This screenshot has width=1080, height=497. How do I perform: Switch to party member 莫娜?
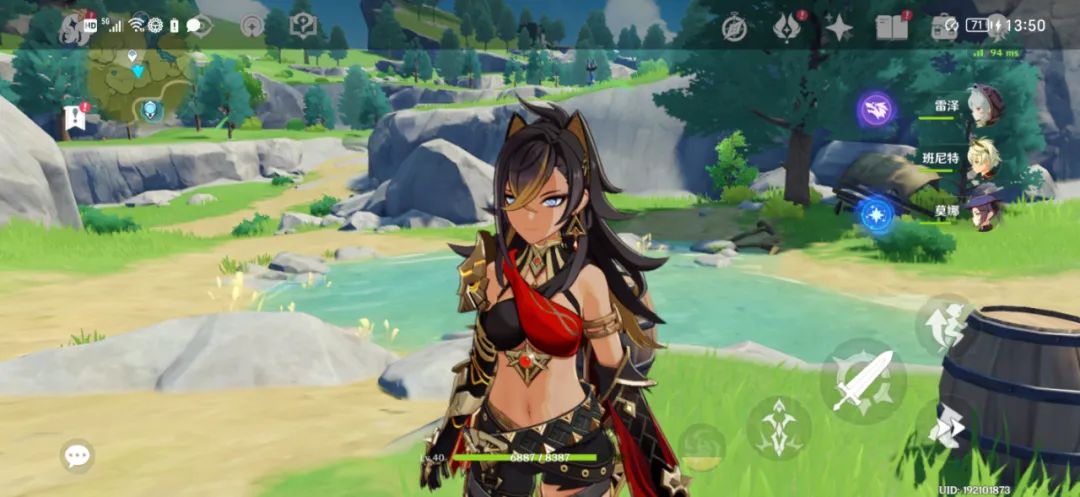(984, 213)
